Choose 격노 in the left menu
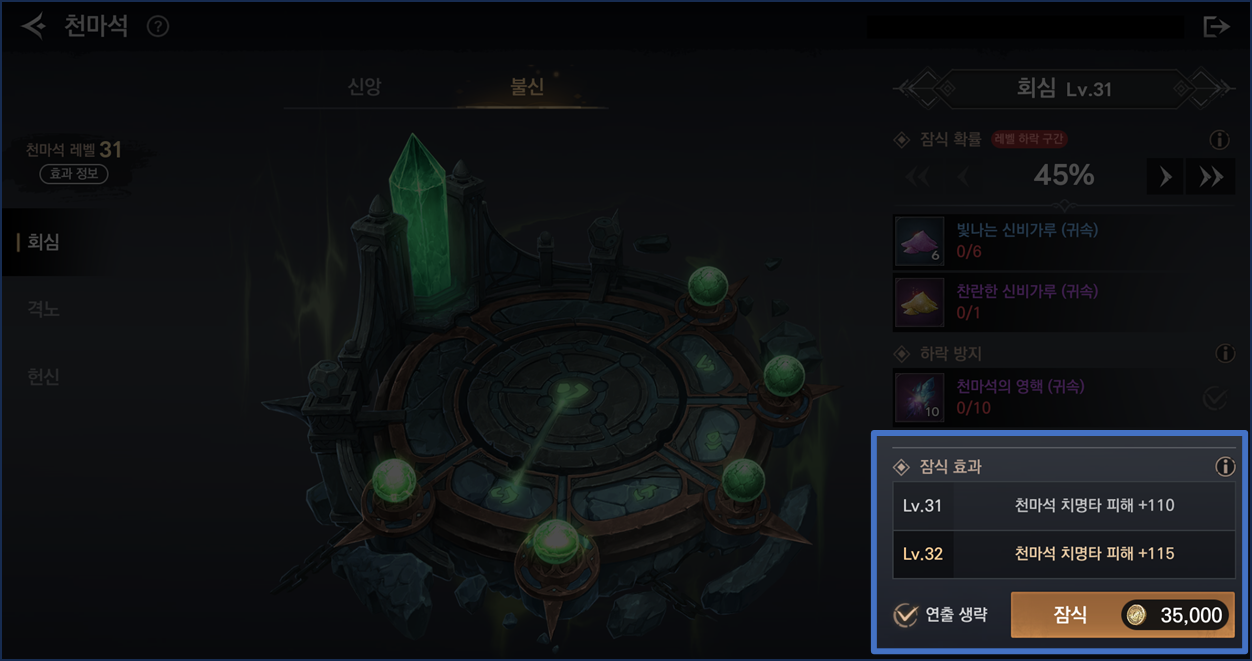1252x661 pixels. click(44, 310)
